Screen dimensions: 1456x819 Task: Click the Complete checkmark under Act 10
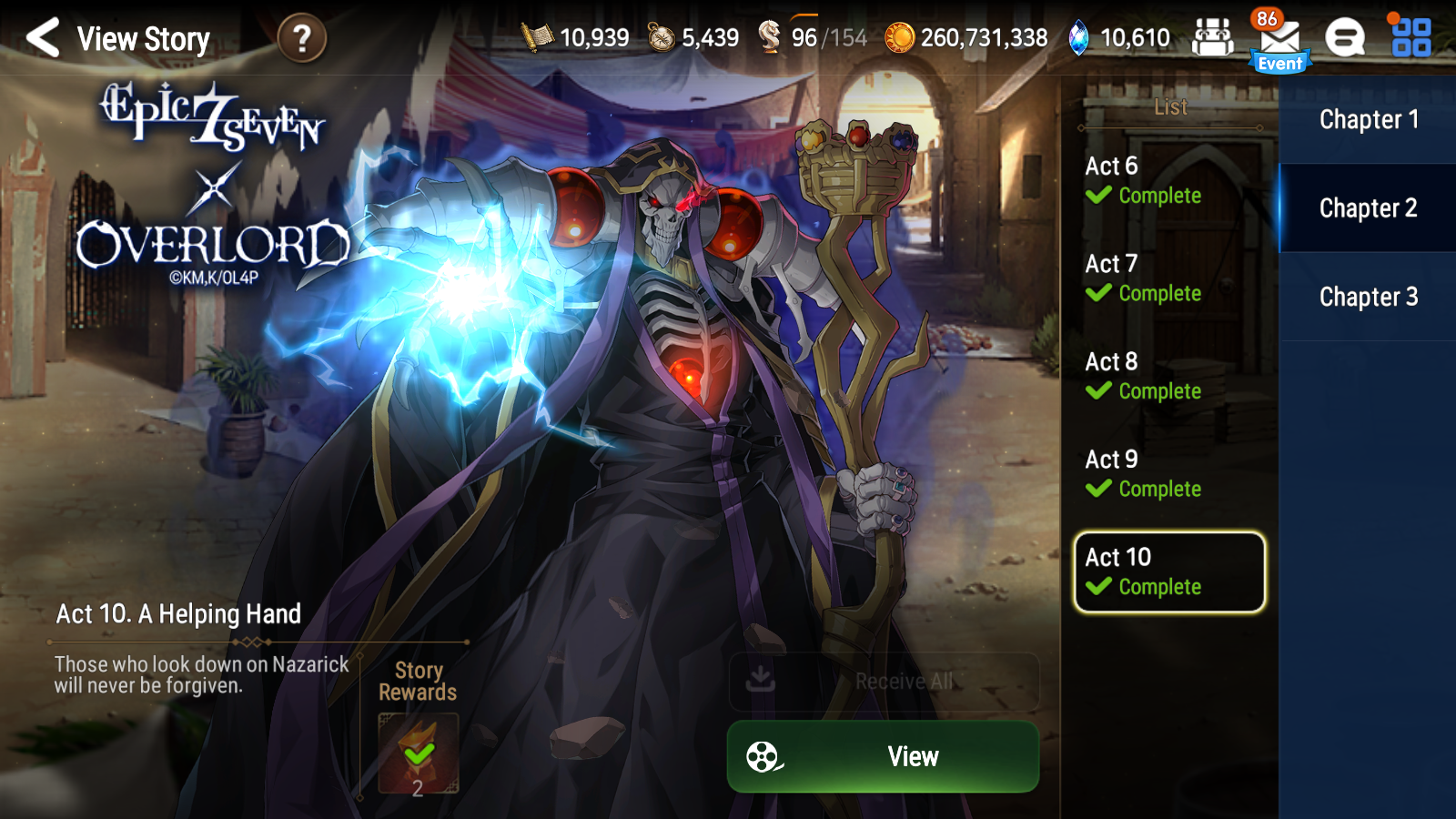[x=1098, y=587]
